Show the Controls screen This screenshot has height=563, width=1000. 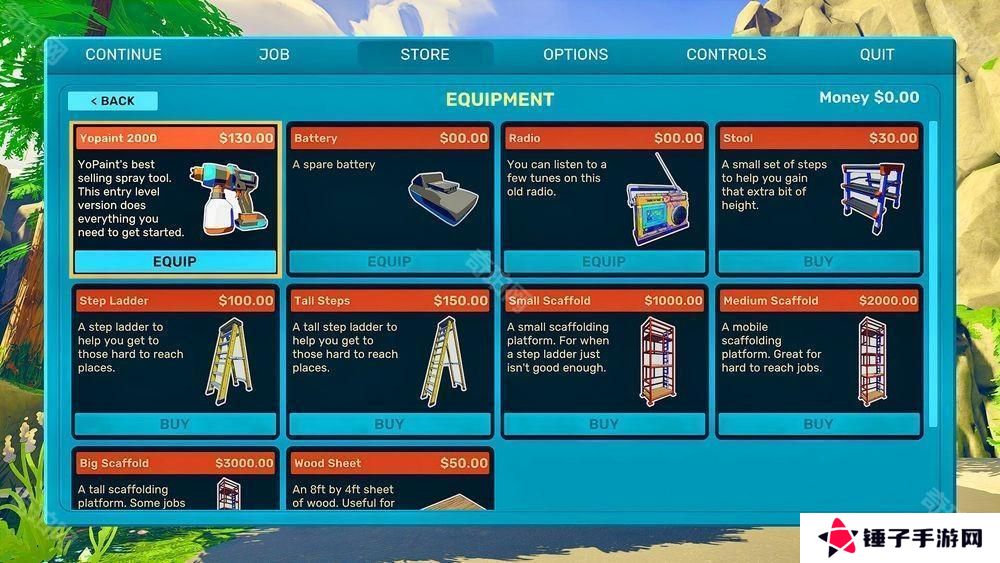tap(726, 54)
